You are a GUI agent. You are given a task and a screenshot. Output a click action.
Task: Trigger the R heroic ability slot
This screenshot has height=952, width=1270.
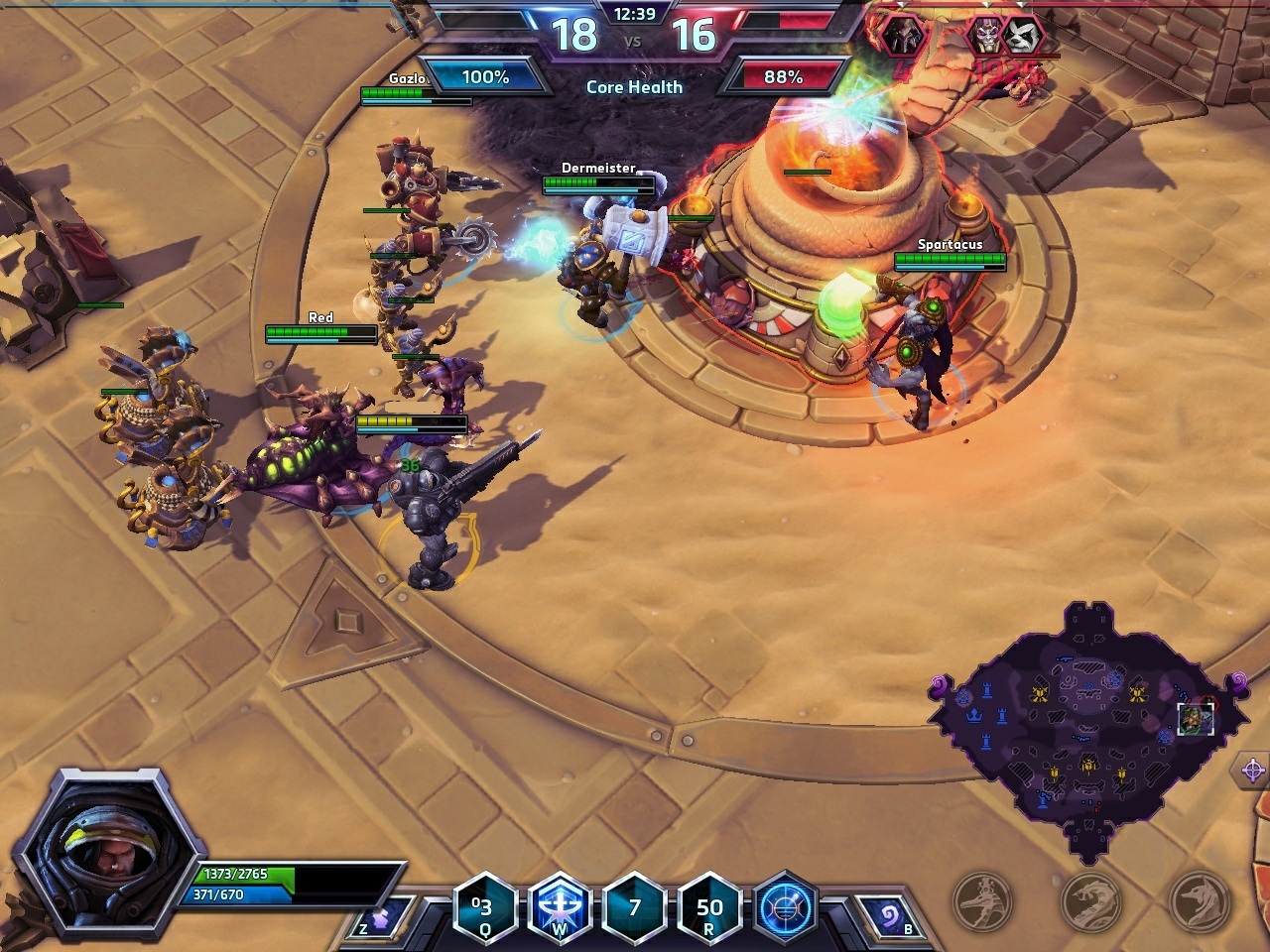click(x=709, y=906)
